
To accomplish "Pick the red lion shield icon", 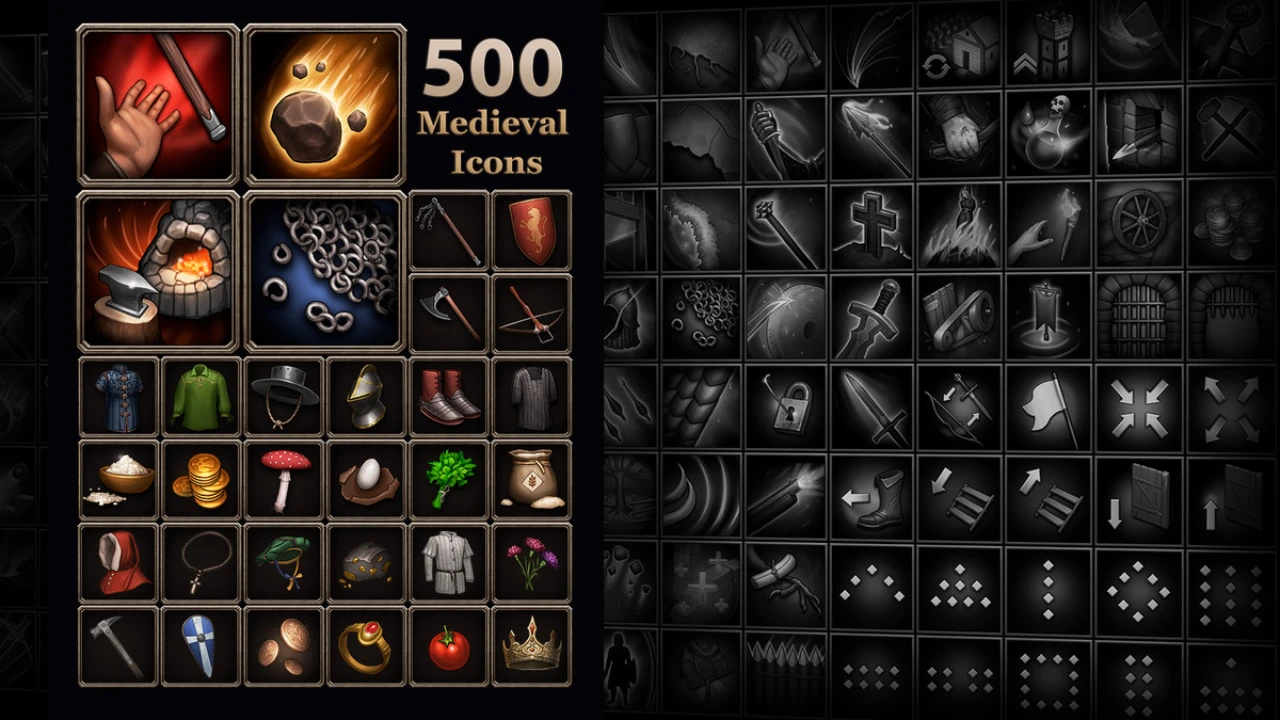I will coord(532,230).
